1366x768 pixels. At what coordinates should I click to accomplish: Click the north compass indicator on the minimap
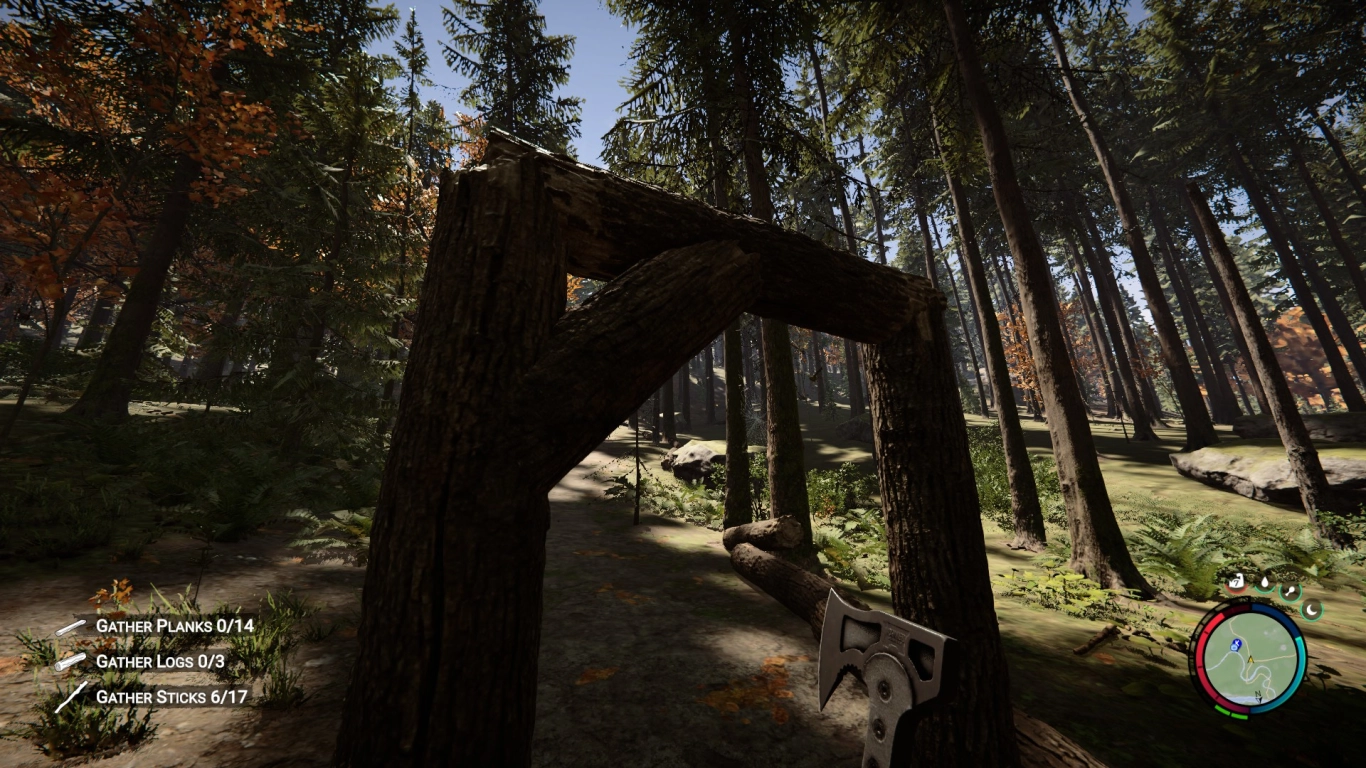[1258, 694]
